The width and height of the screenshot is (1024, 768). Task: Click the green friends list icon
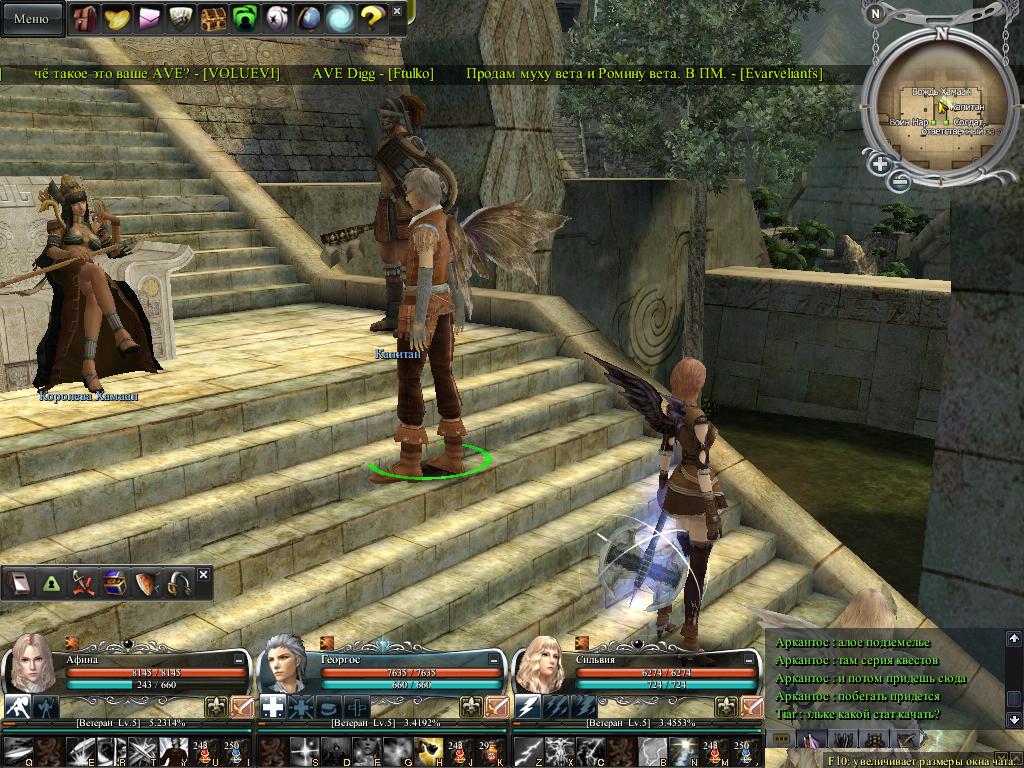pos(244,17)
